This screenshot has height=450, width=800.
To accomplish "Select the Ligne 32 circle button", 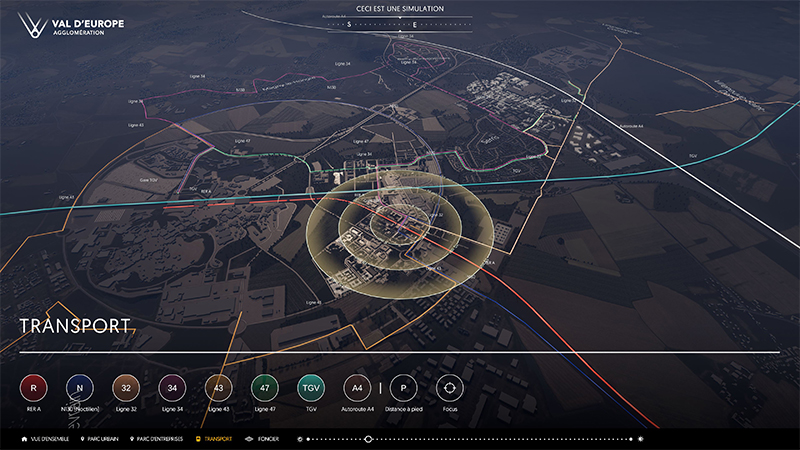I will click(x=125, y=387).
